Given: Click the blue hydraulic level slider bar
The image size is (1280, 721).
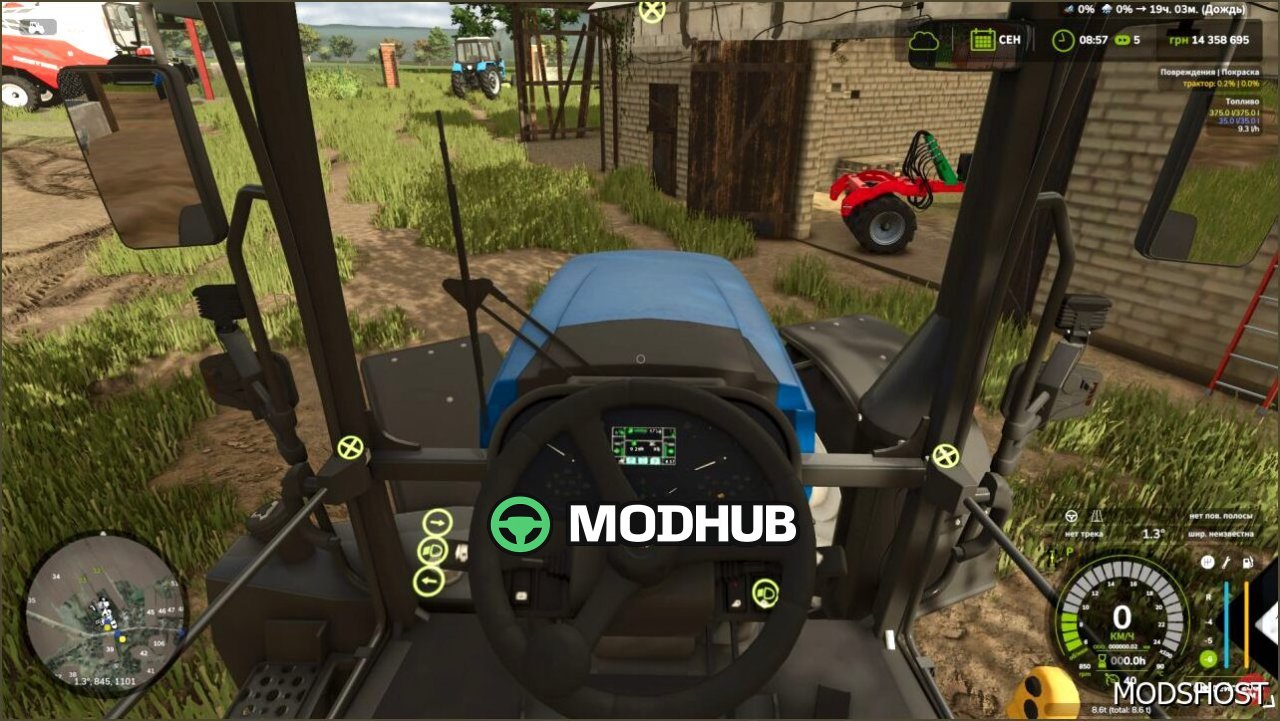Looking at the screenshot, I should coord(1226,623).
